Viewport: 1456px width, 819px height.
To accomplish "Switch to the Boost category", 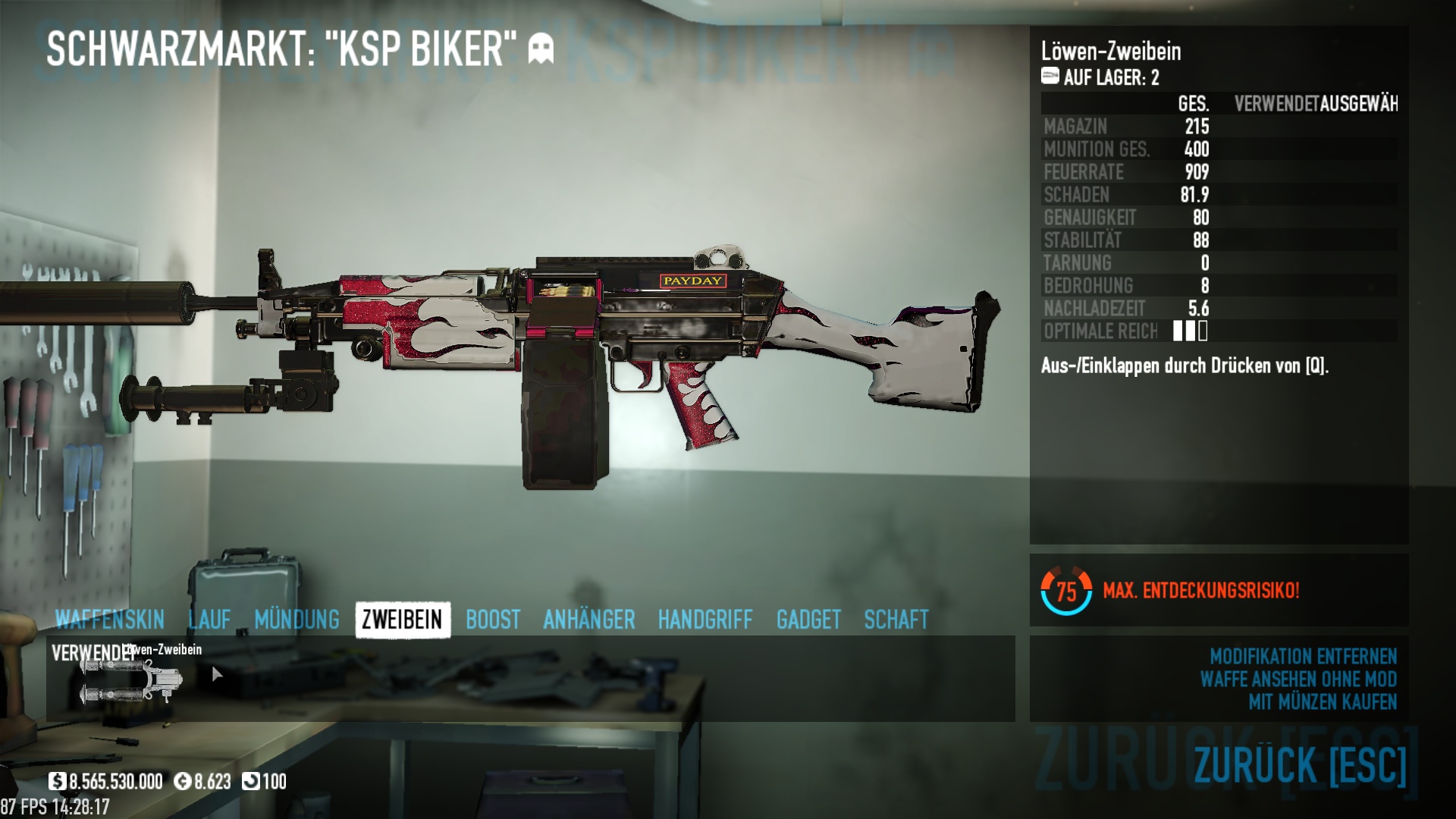I will tap(493, 620).
